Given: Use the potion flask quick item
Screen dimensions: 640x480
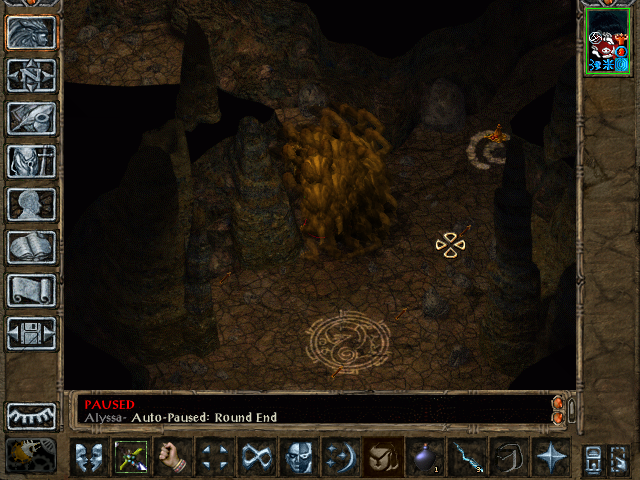Looking at the screenshot, I should click(x=425, y=458).
